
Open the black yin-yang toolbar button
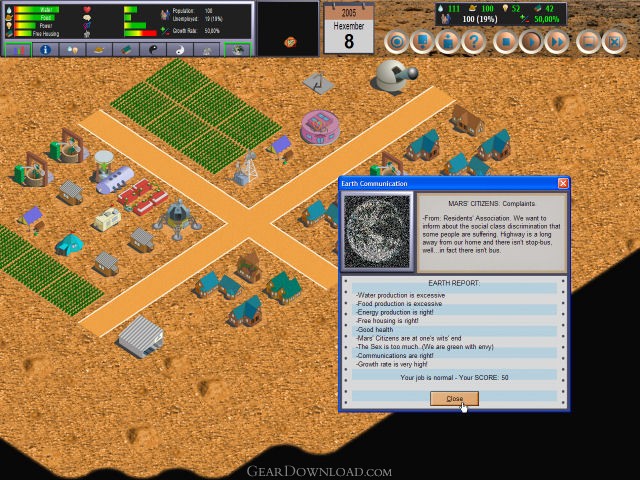[153, 49]
